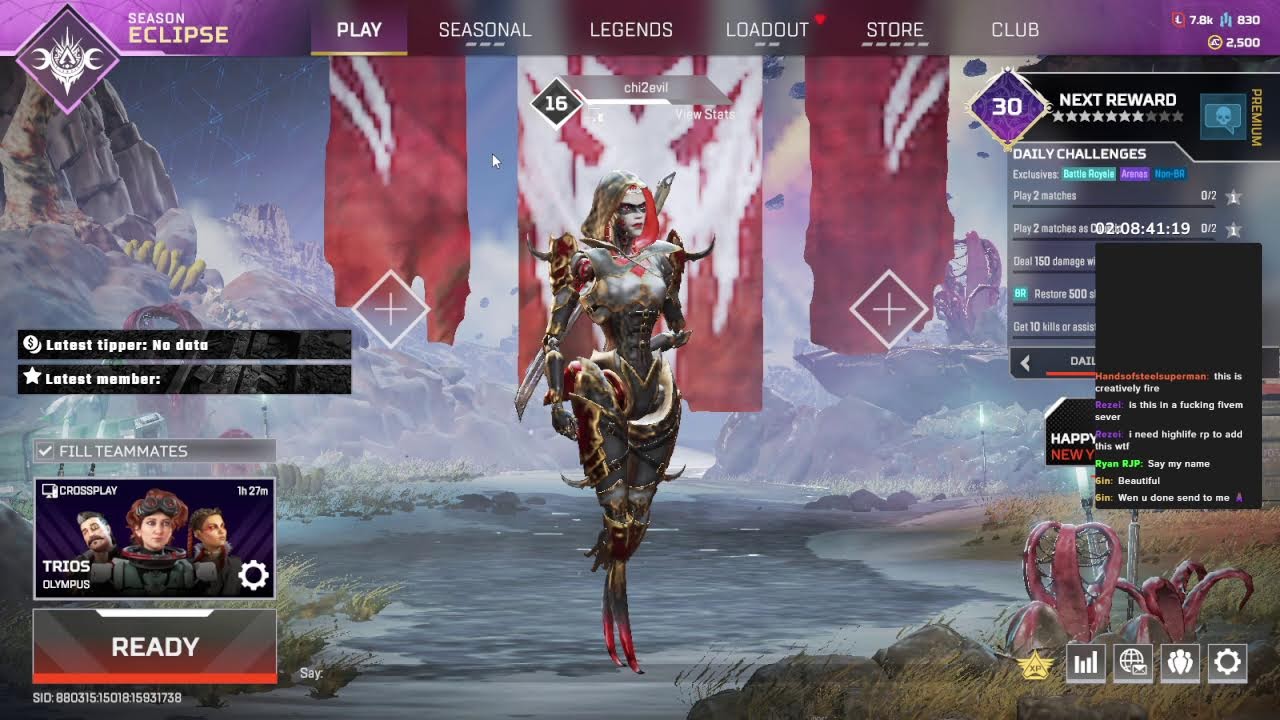Viewport: 1280px width, 720px height.
Task: Select the premium skull reward icon
Action: [x=1221, y=117]
